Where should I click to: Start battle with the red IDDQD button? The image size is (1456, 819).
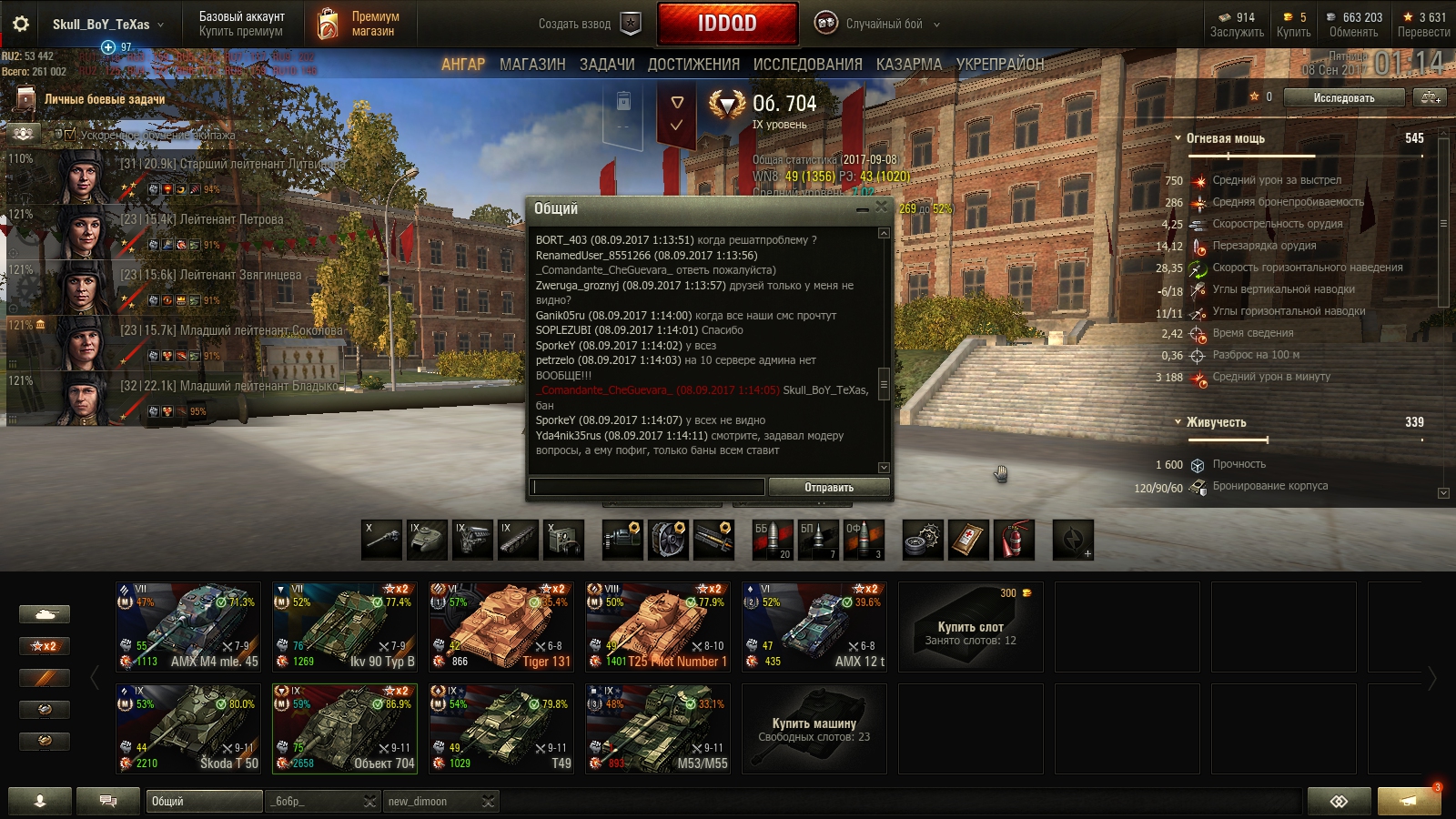(x=727, y=24)
